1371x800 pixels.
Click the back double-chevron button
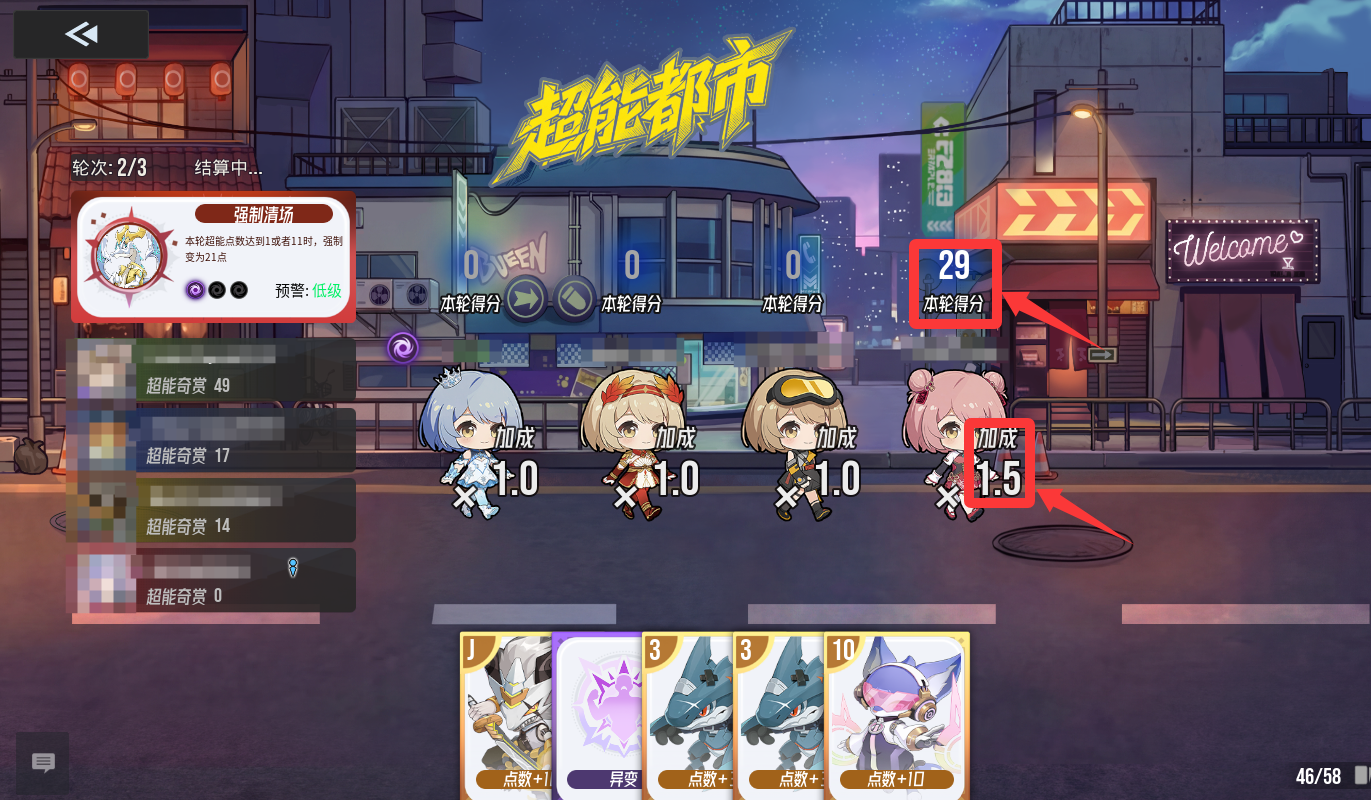pyautogui.click(x=80, y=33)
